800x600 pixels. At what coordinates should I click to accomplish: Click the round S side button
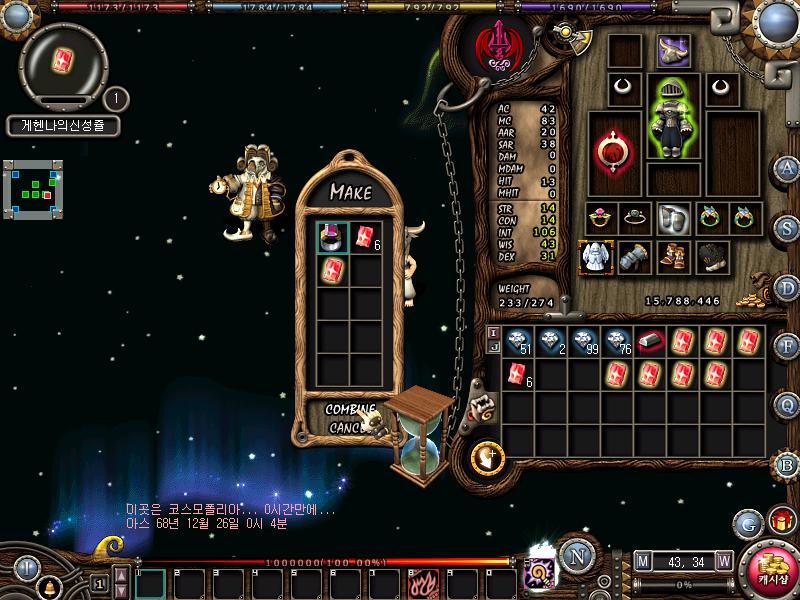point(787,227)
